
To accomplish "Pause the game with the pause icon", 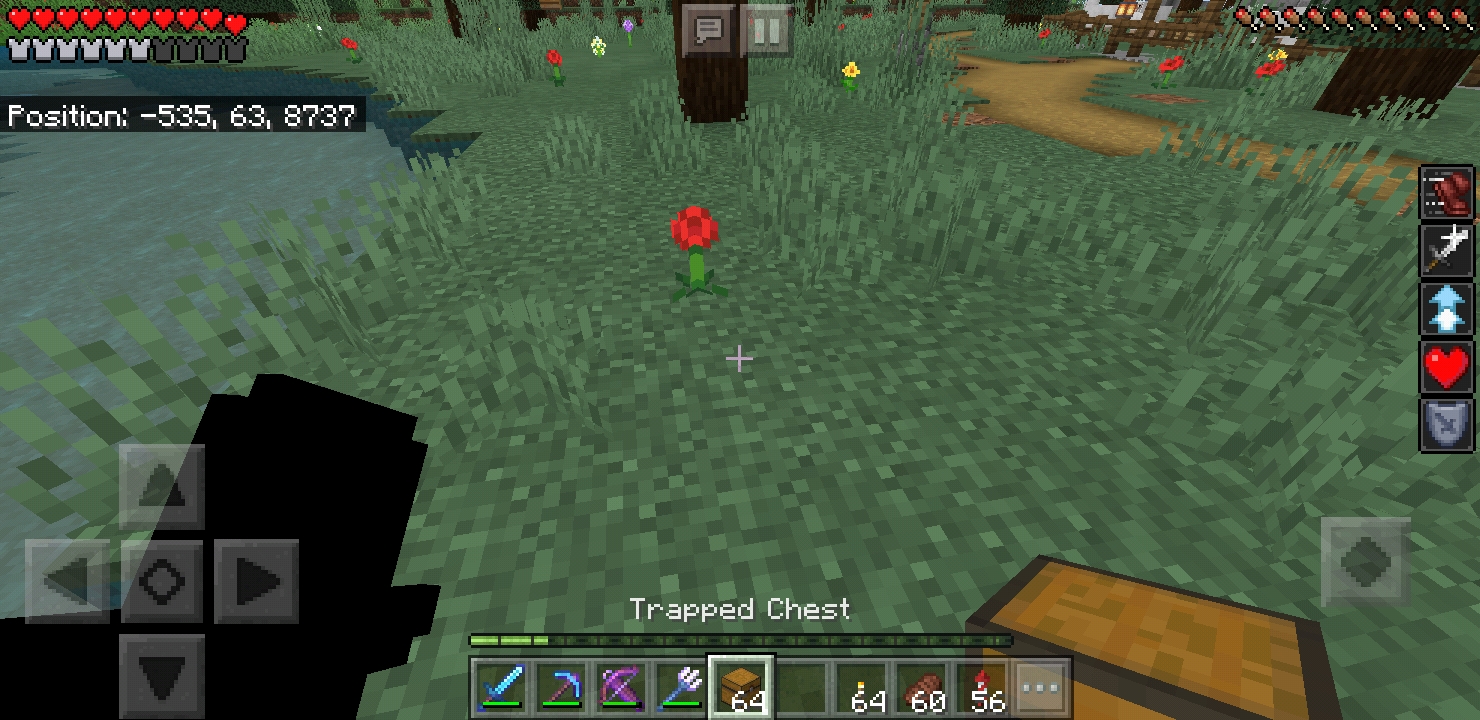I will tap(766, 30).
